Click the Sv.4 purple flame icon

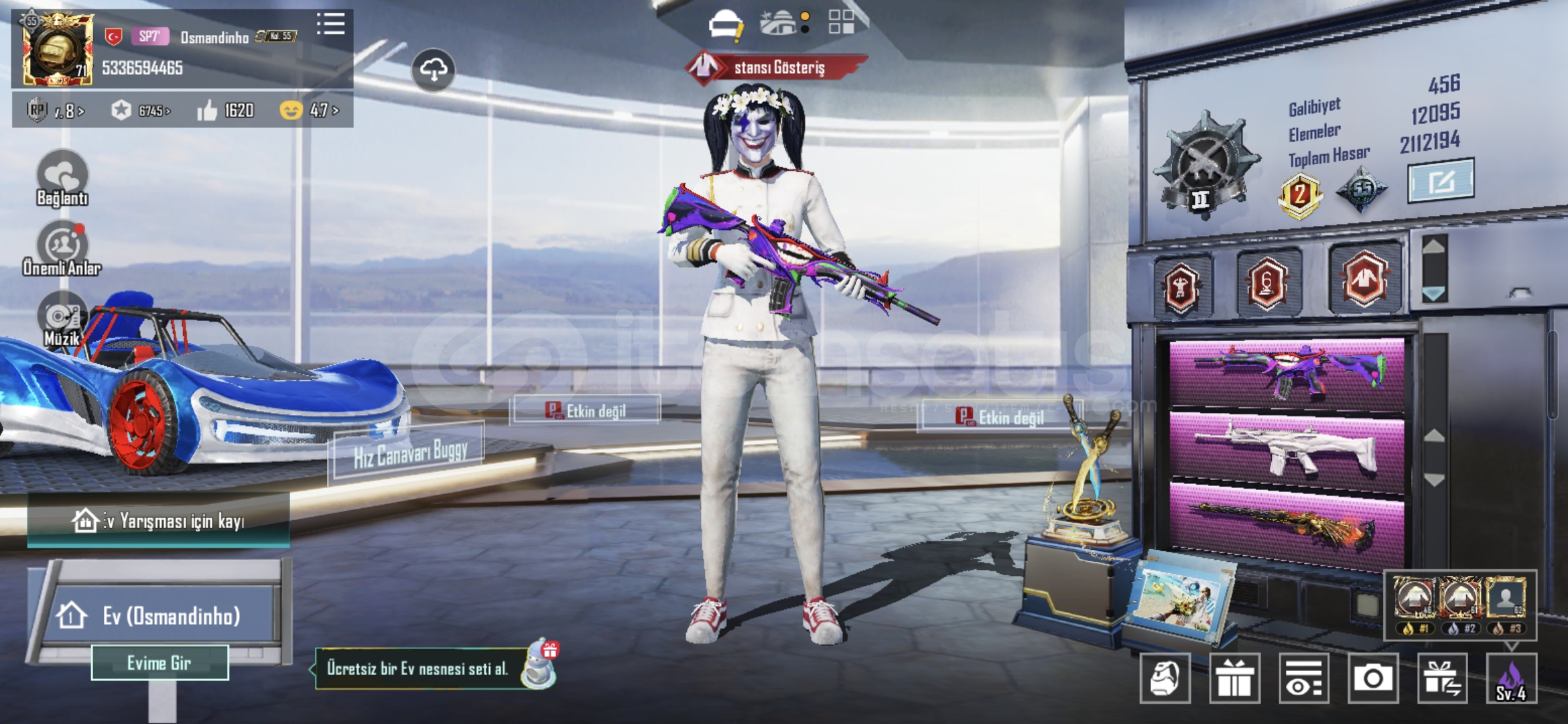(x=1511, y=678)
